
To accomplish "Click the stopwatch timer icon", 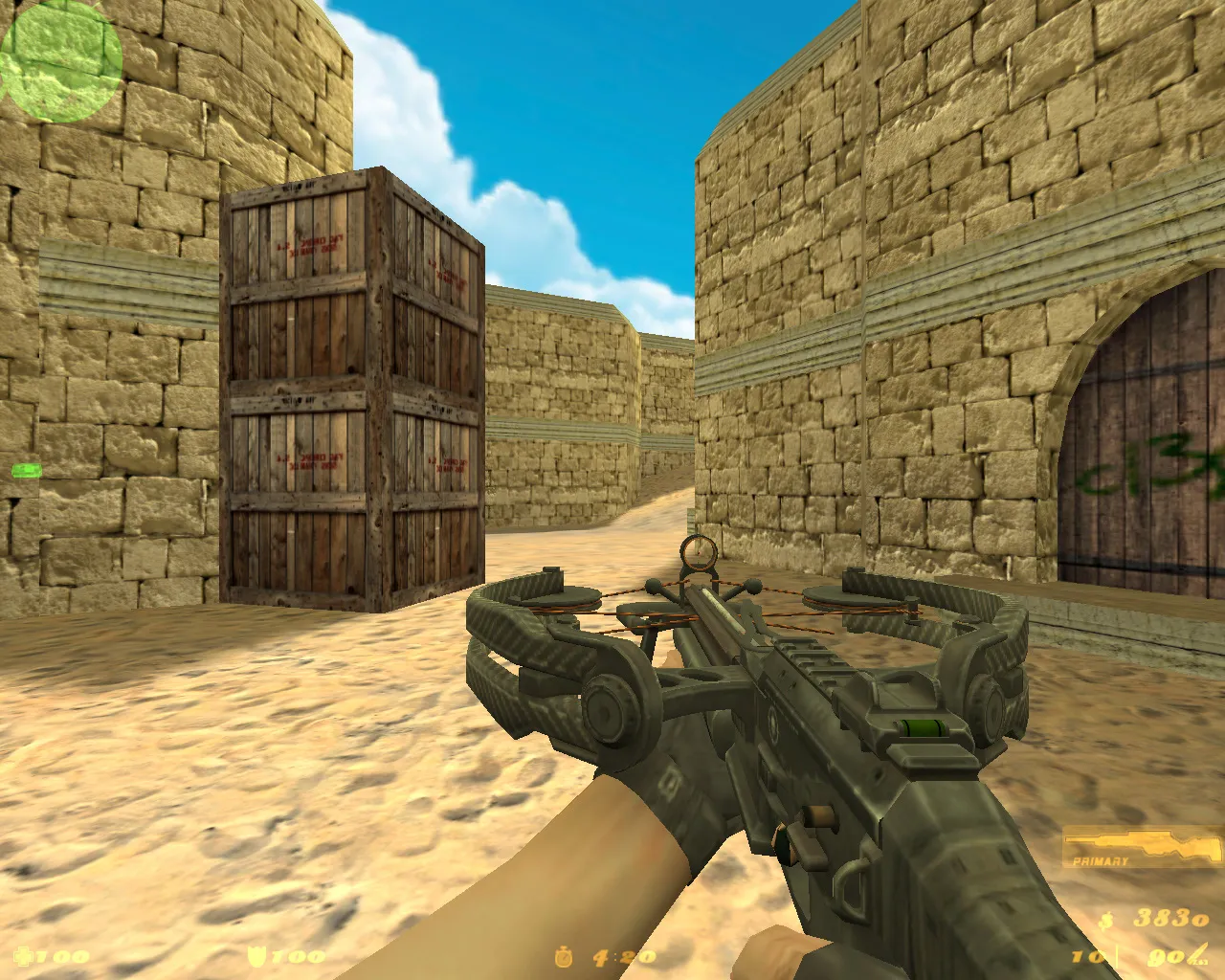I will [x=565, y=954].
